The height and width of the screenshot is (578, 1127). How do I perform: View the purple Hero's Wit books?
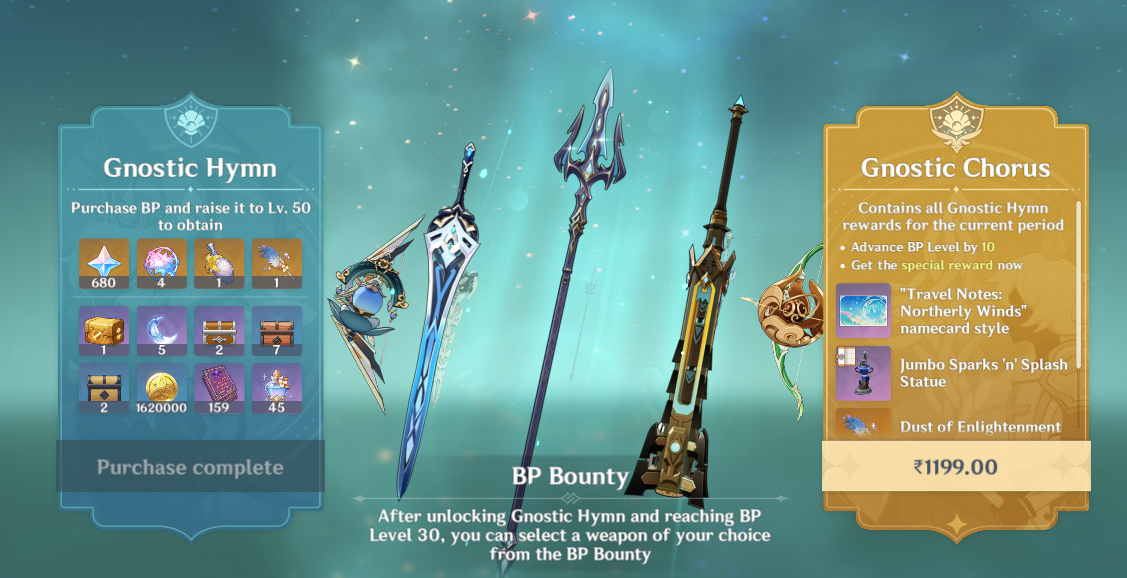219,388
